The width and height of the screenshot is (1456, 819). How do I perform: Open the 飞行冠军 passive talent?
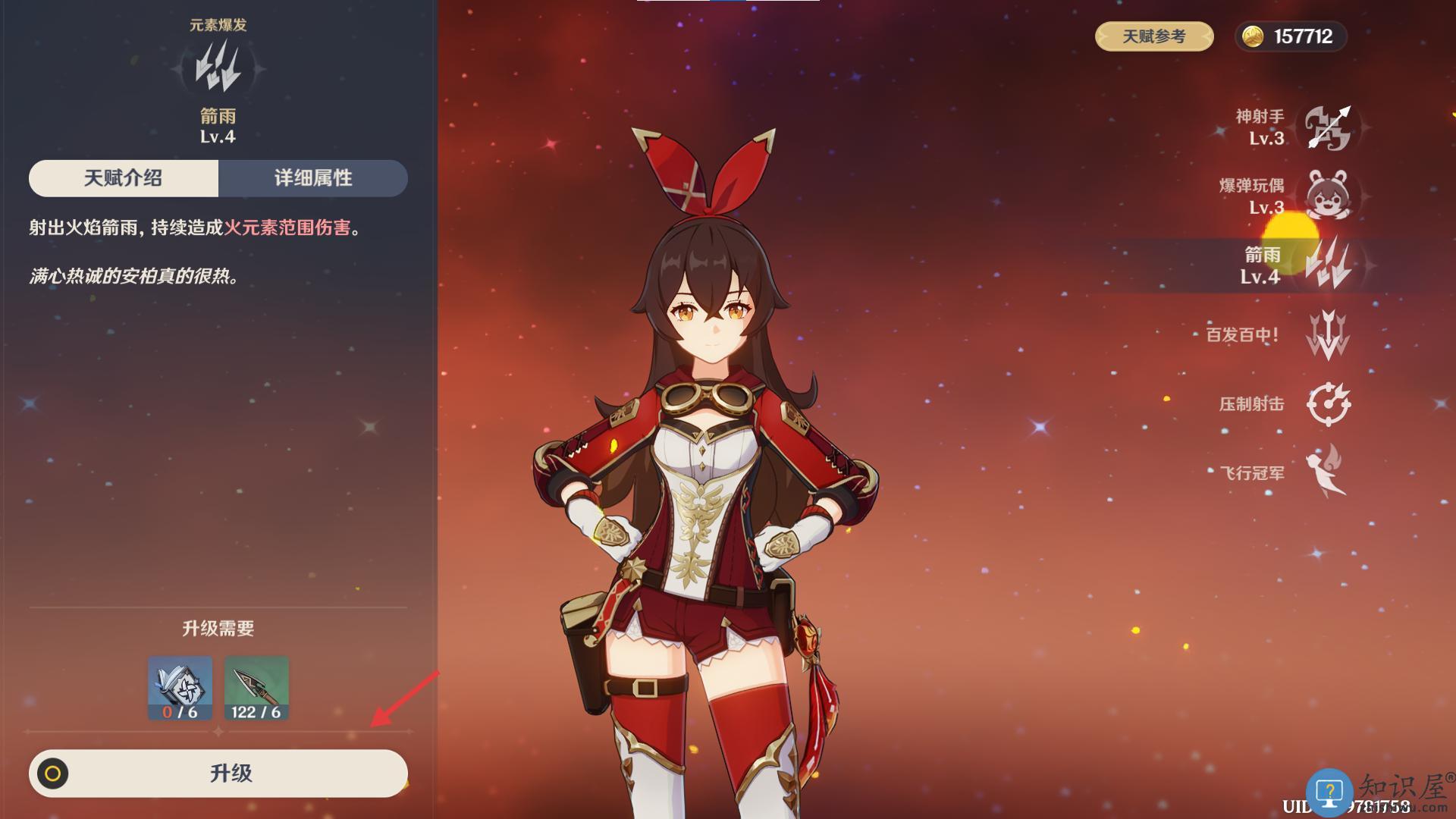1327,472
